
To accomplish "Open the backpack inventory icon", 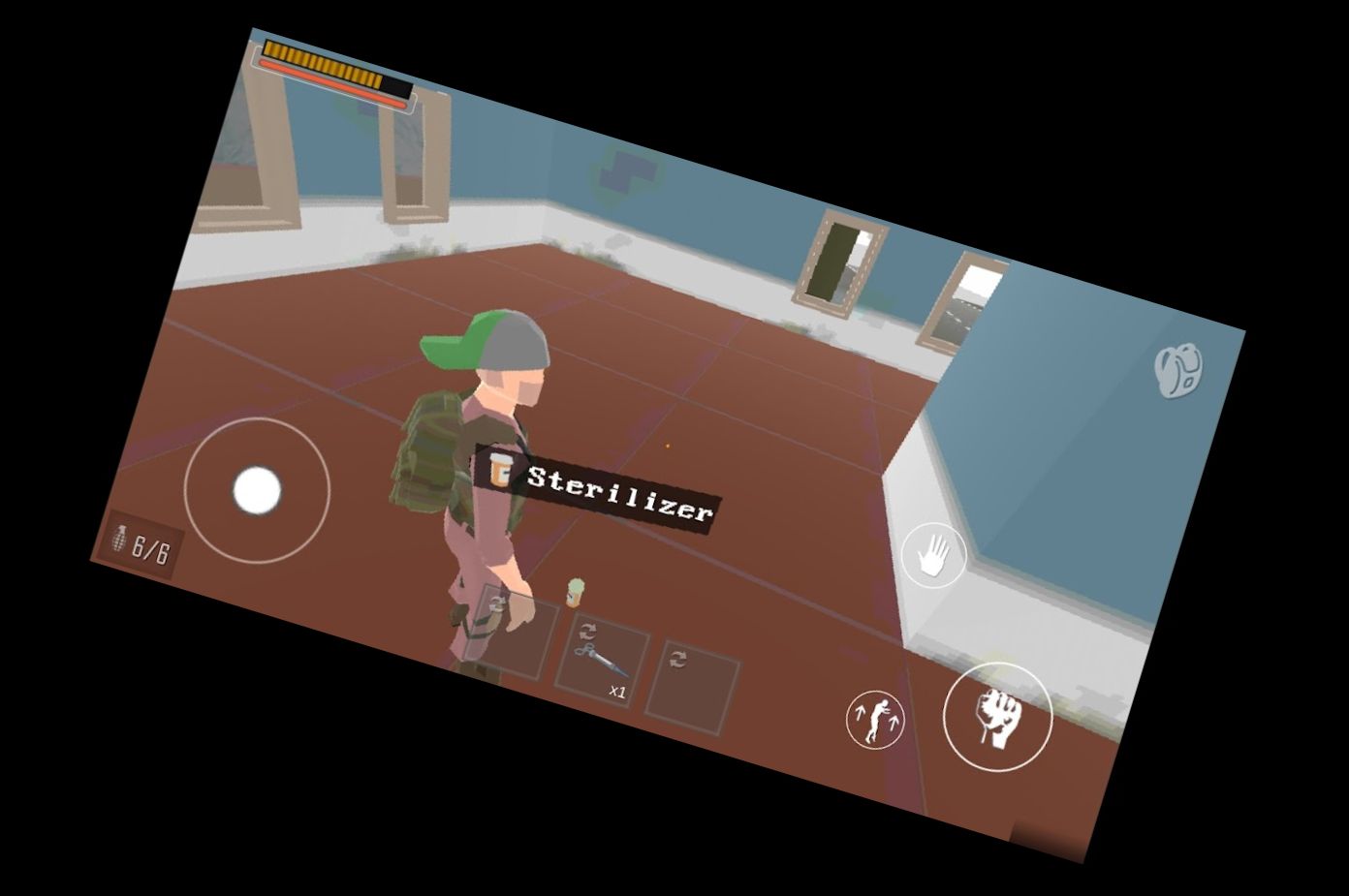I will (x=1177, y=371).
